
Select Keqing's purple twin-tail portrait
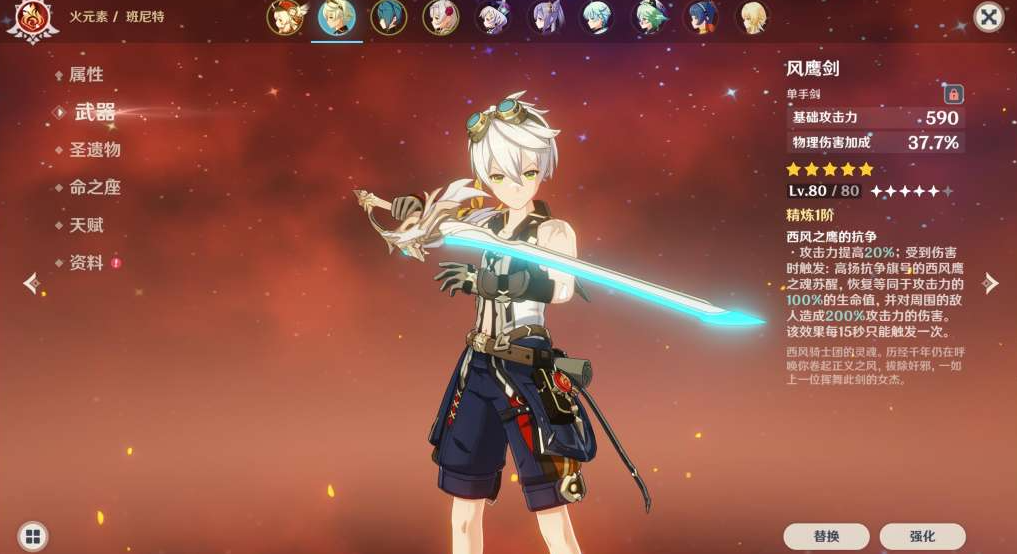pos(545,18)
